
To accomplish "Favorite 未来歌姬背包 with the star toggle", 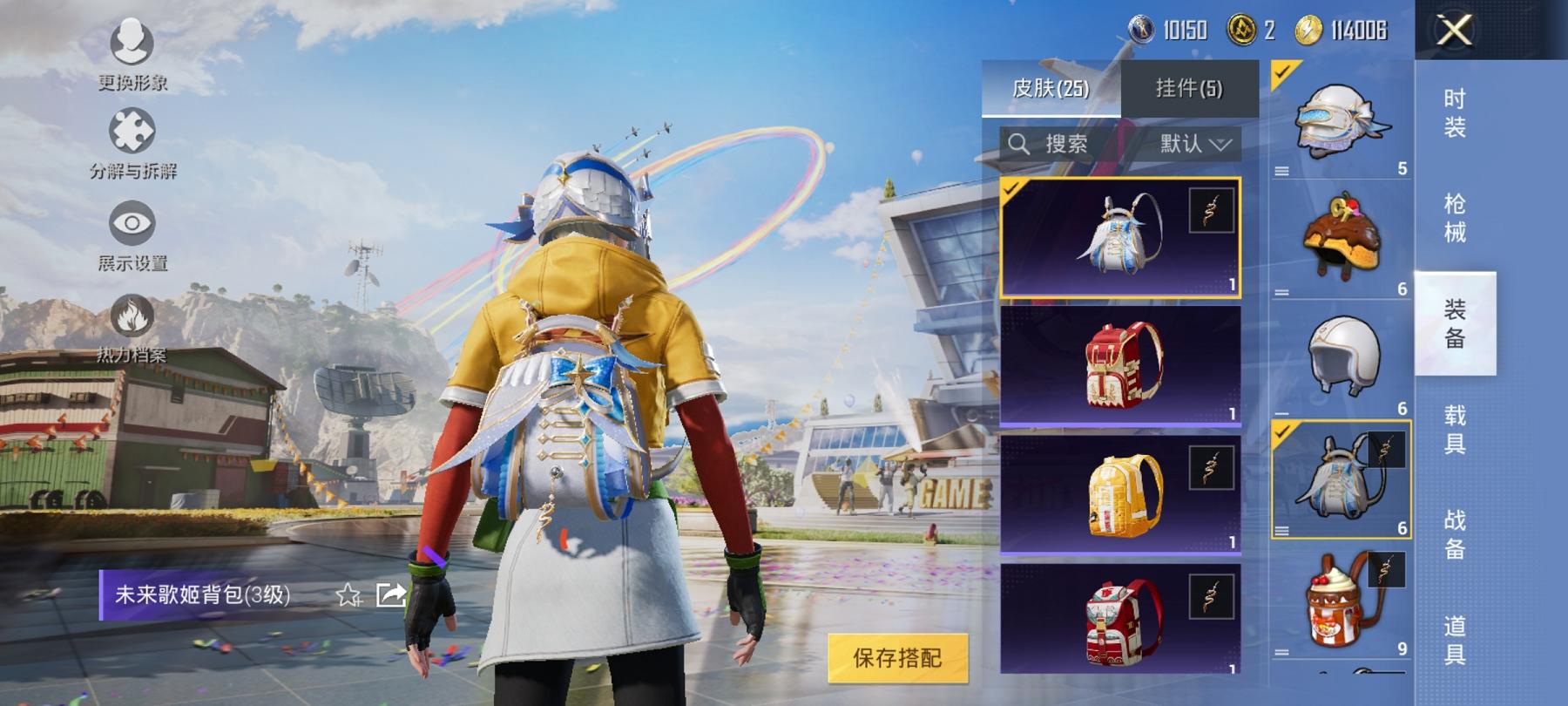I will tap(348, 596).
